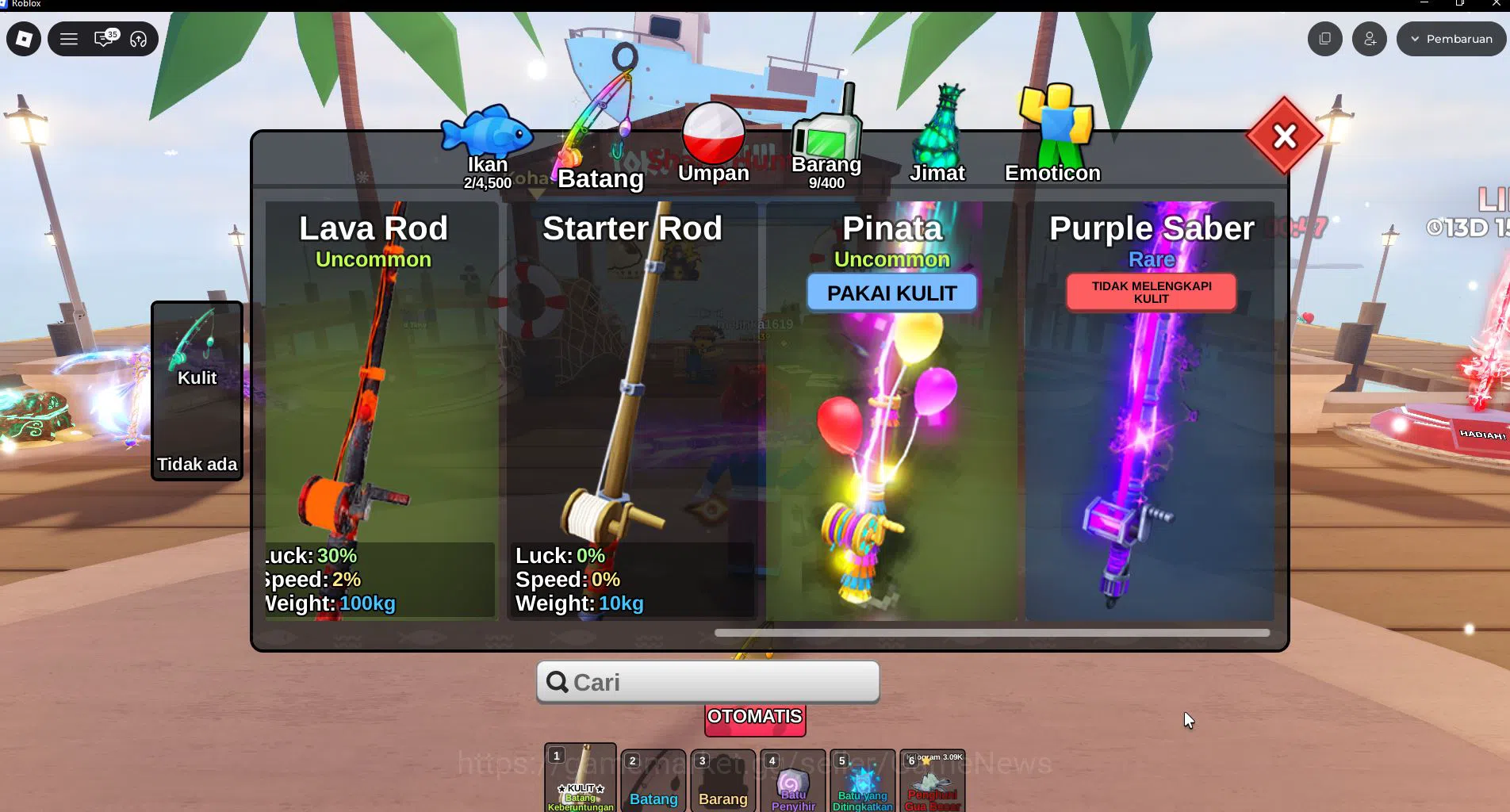1510x812 pixels.
Task: Click the Cari search field
Action: click(x=707, y=681)
